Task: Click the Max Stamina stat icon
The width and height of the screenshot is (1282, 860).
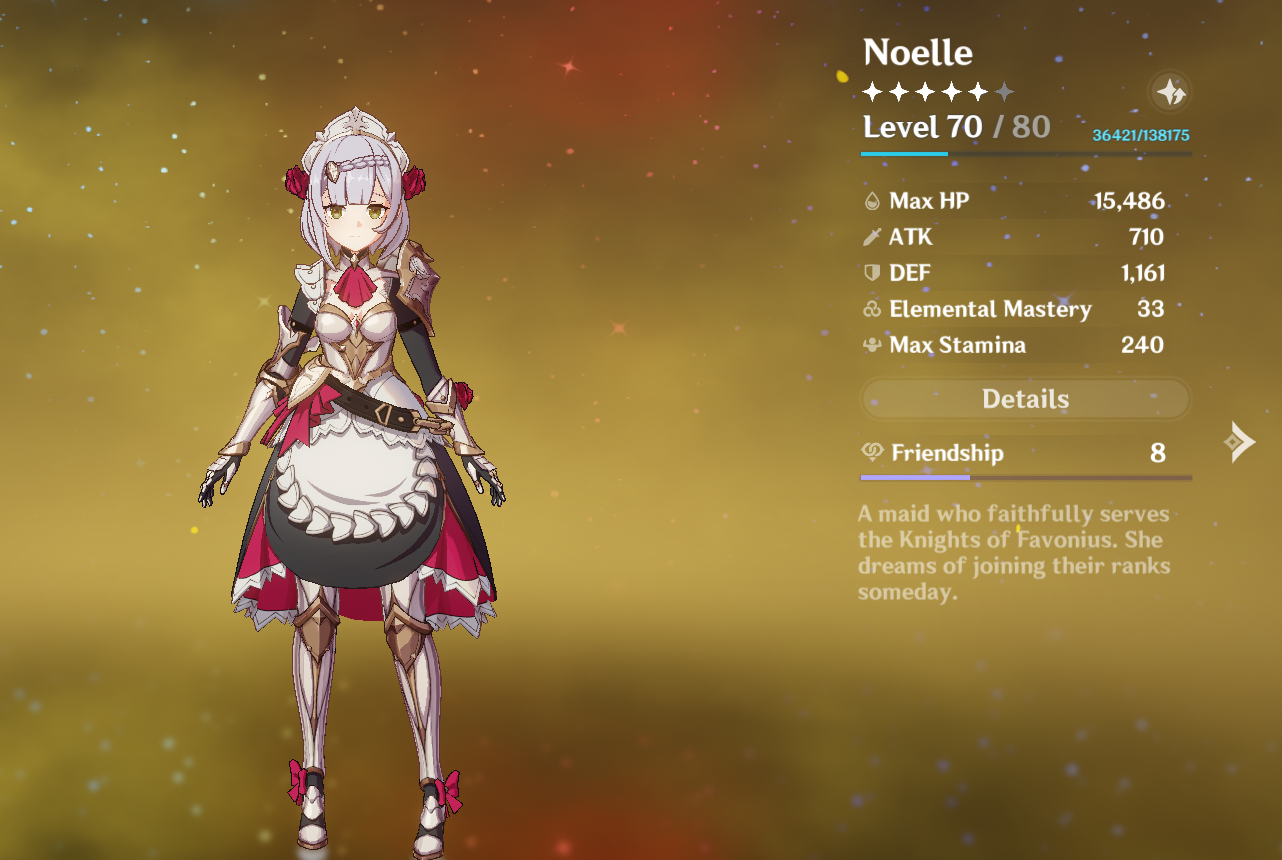Action: click(873, 345)
